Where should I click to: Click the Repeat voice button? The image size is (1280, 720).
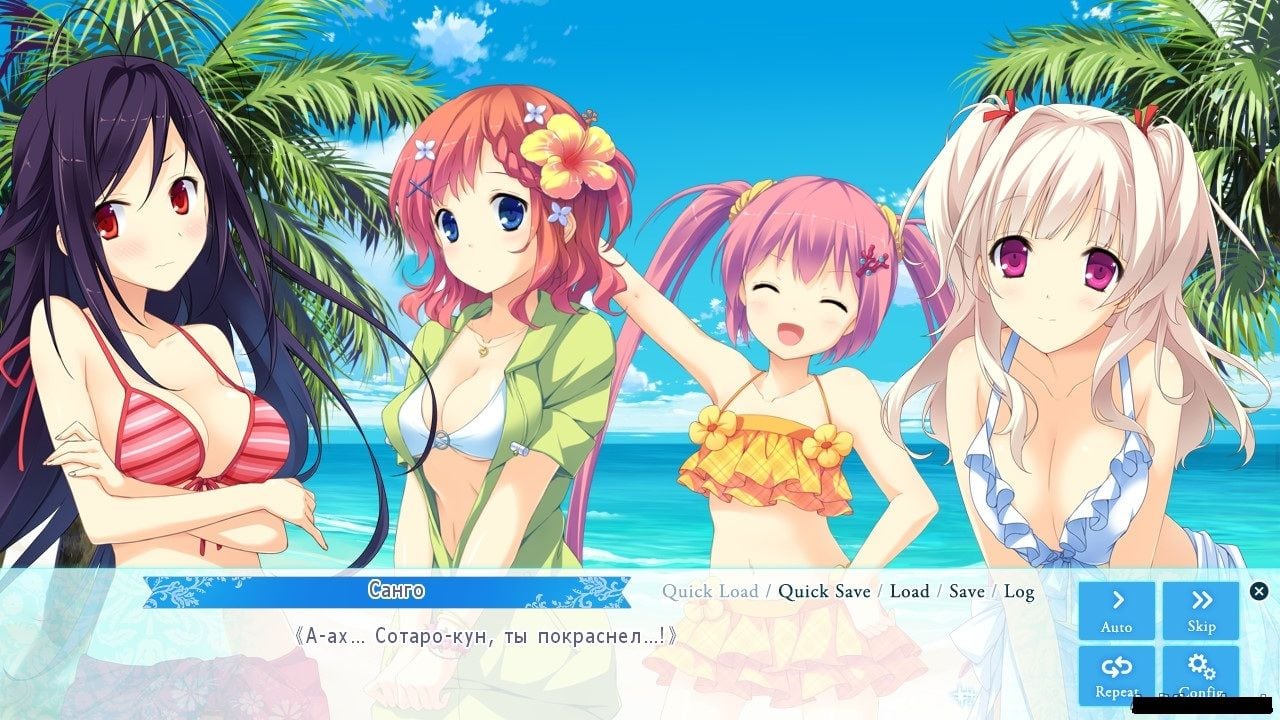click(1116, 674)
